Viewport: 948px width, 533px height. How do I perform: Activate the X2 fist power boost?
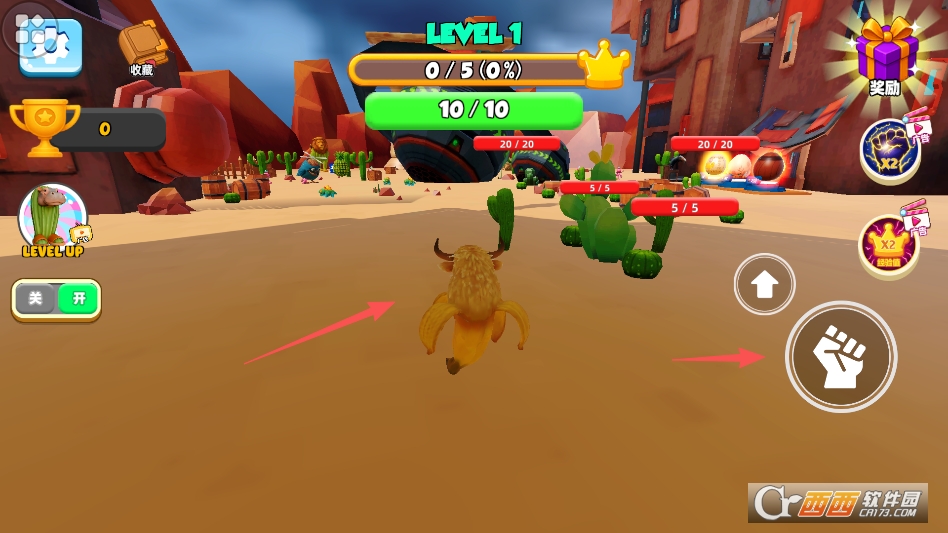tap(890, 150)
